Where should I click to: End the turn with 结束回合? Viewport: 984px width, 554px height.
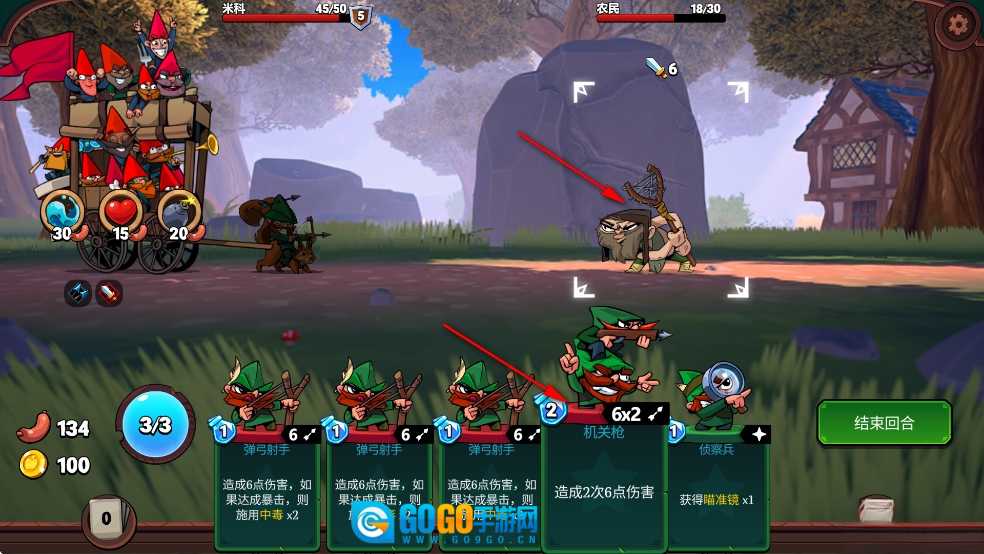click(x=883, y=423)
